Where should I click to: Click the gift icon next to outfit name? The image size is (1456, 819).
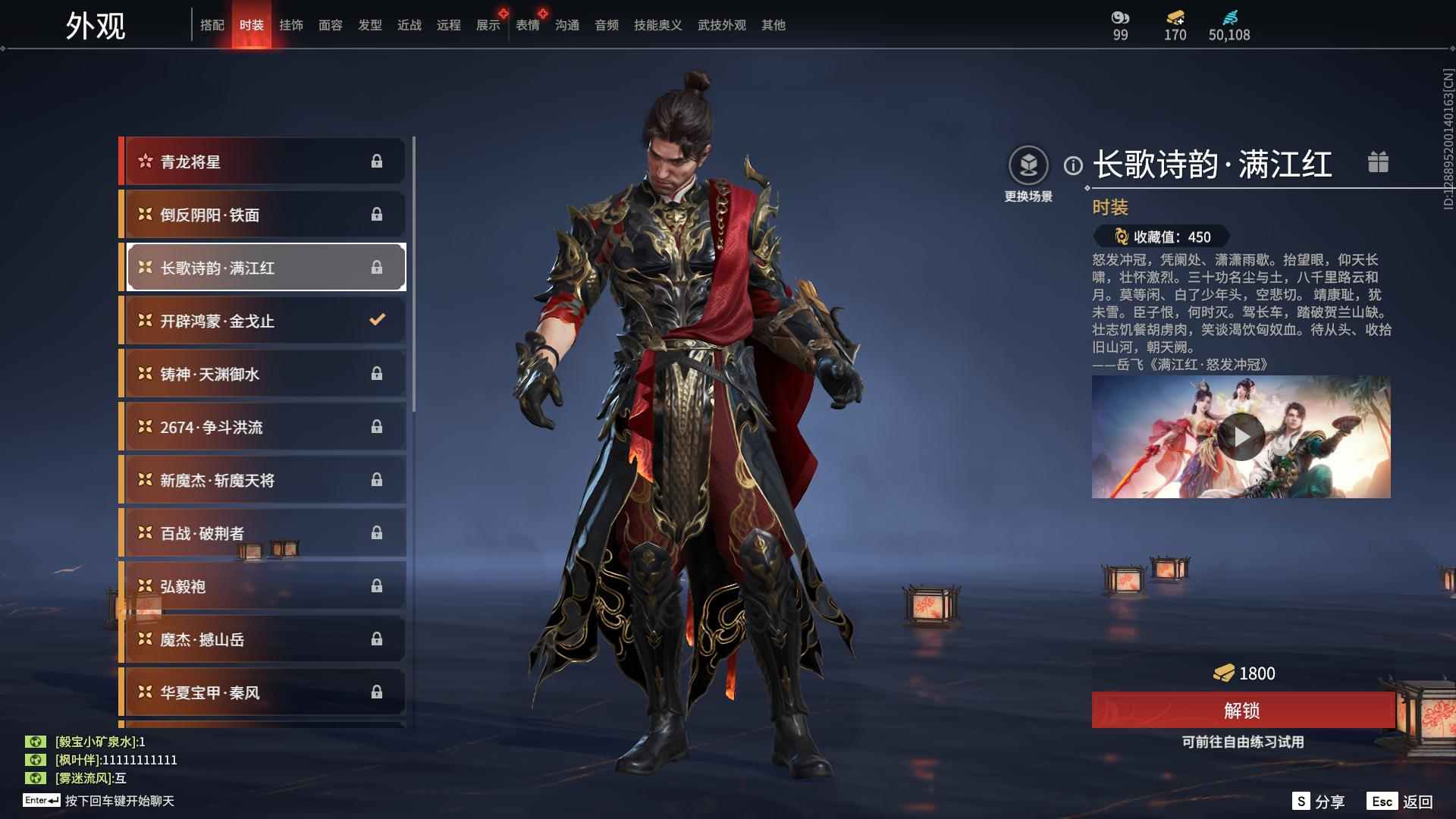point(1378,161)
